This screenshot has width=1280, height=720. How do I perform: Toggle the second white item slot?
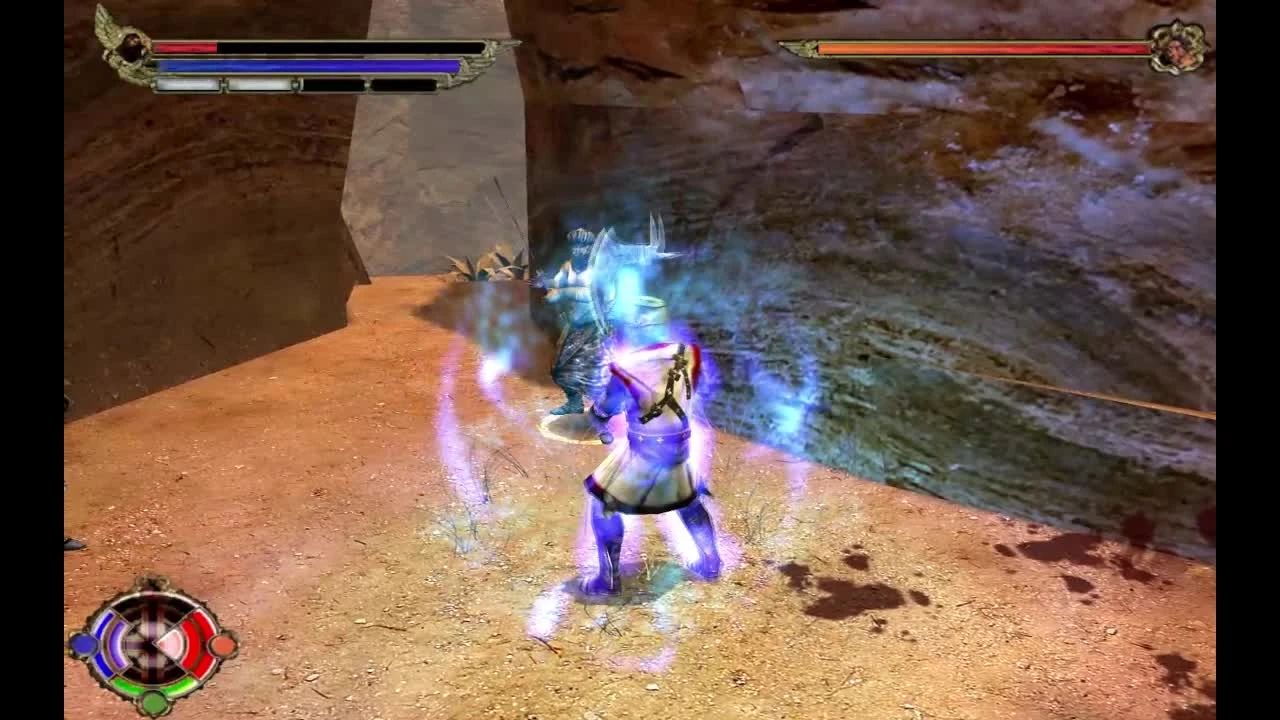click(x=259, y=85)
